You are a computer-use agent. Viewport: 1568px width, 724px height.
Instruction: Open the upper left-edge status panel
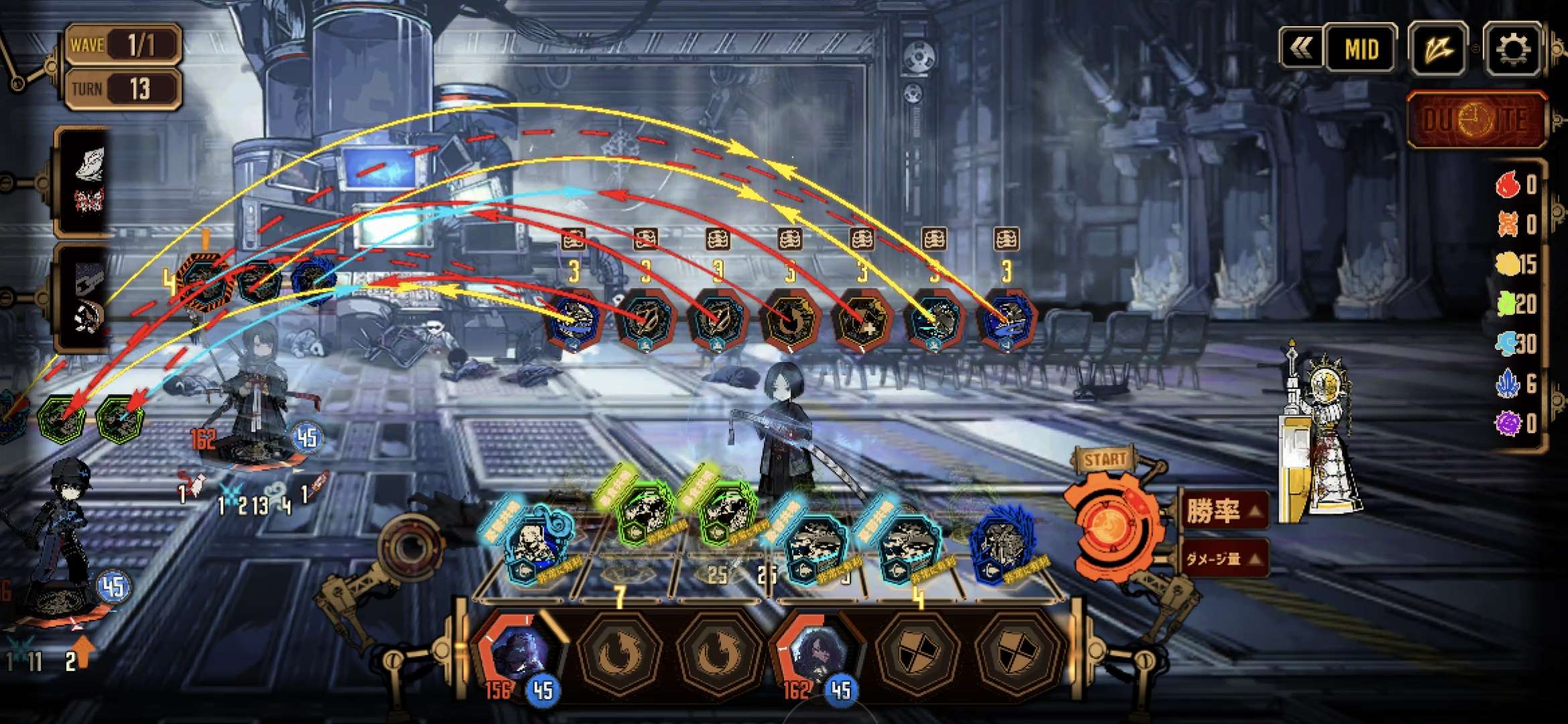tap(84, 181)
